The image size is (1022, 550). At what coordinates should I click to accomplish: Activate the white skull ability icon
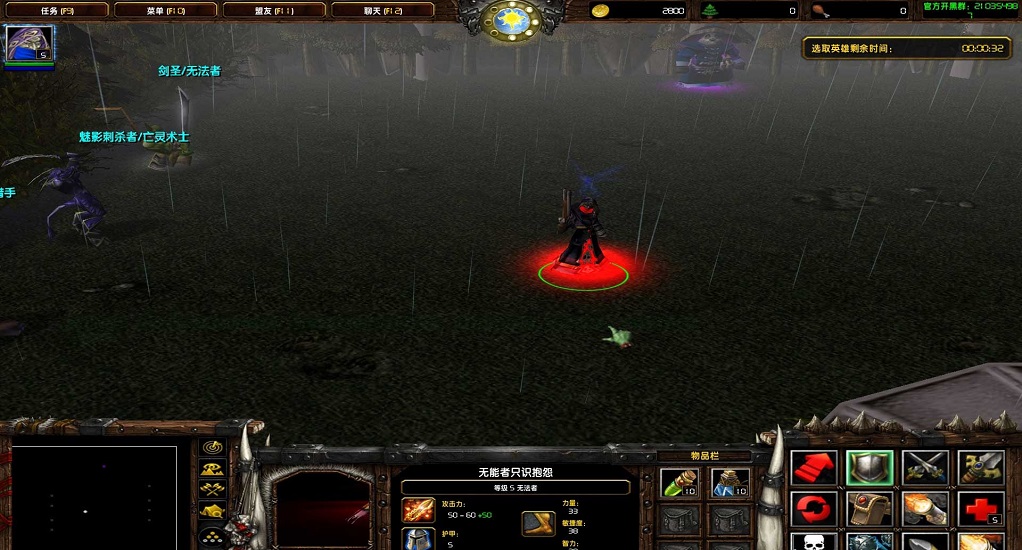point(813,542)
